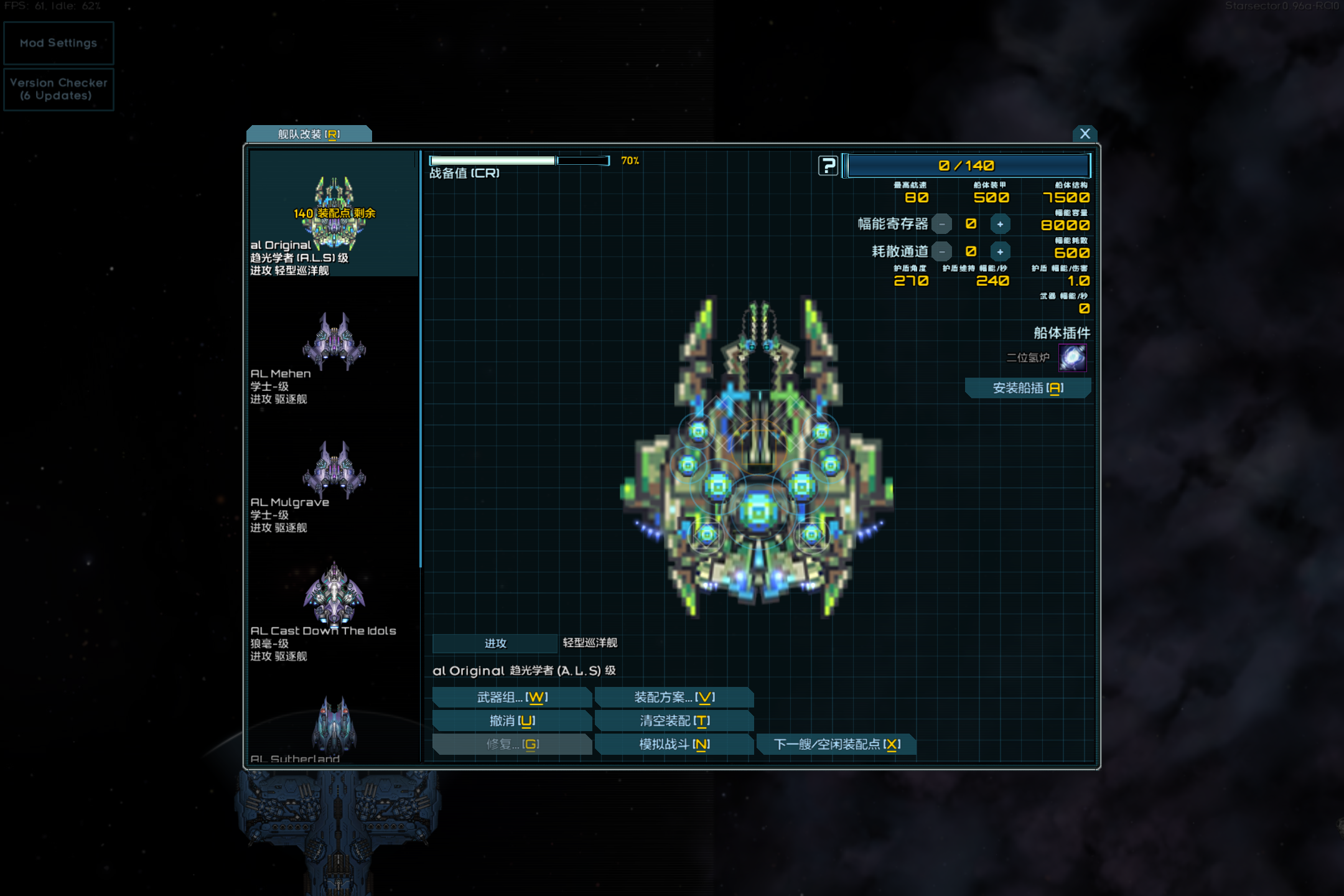This screenshot has width=1344, height=896.
Task: Close the refit window with X
Action: pos(1085,134)
